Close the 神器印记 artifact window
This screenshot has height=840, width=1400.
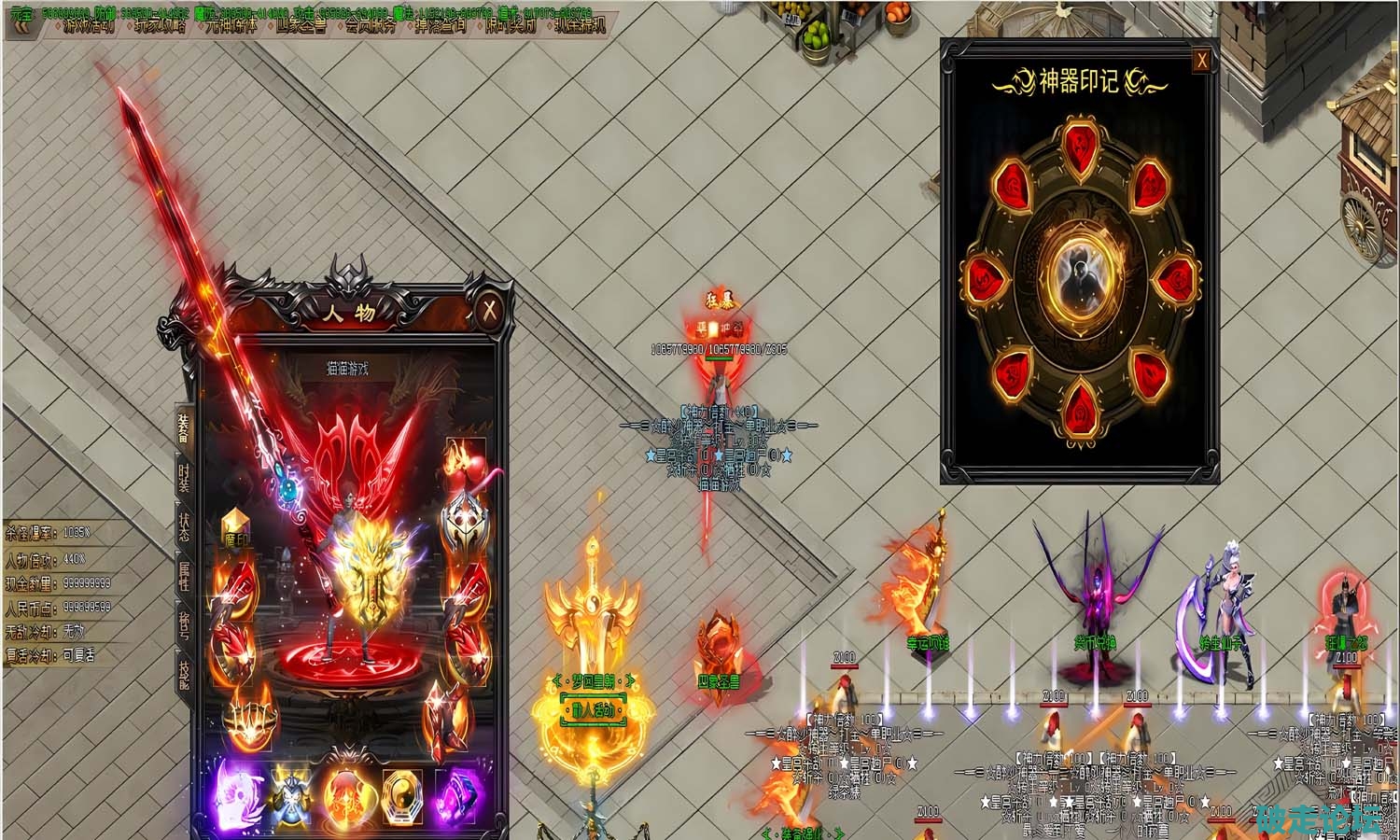(x=1202, y=61)
